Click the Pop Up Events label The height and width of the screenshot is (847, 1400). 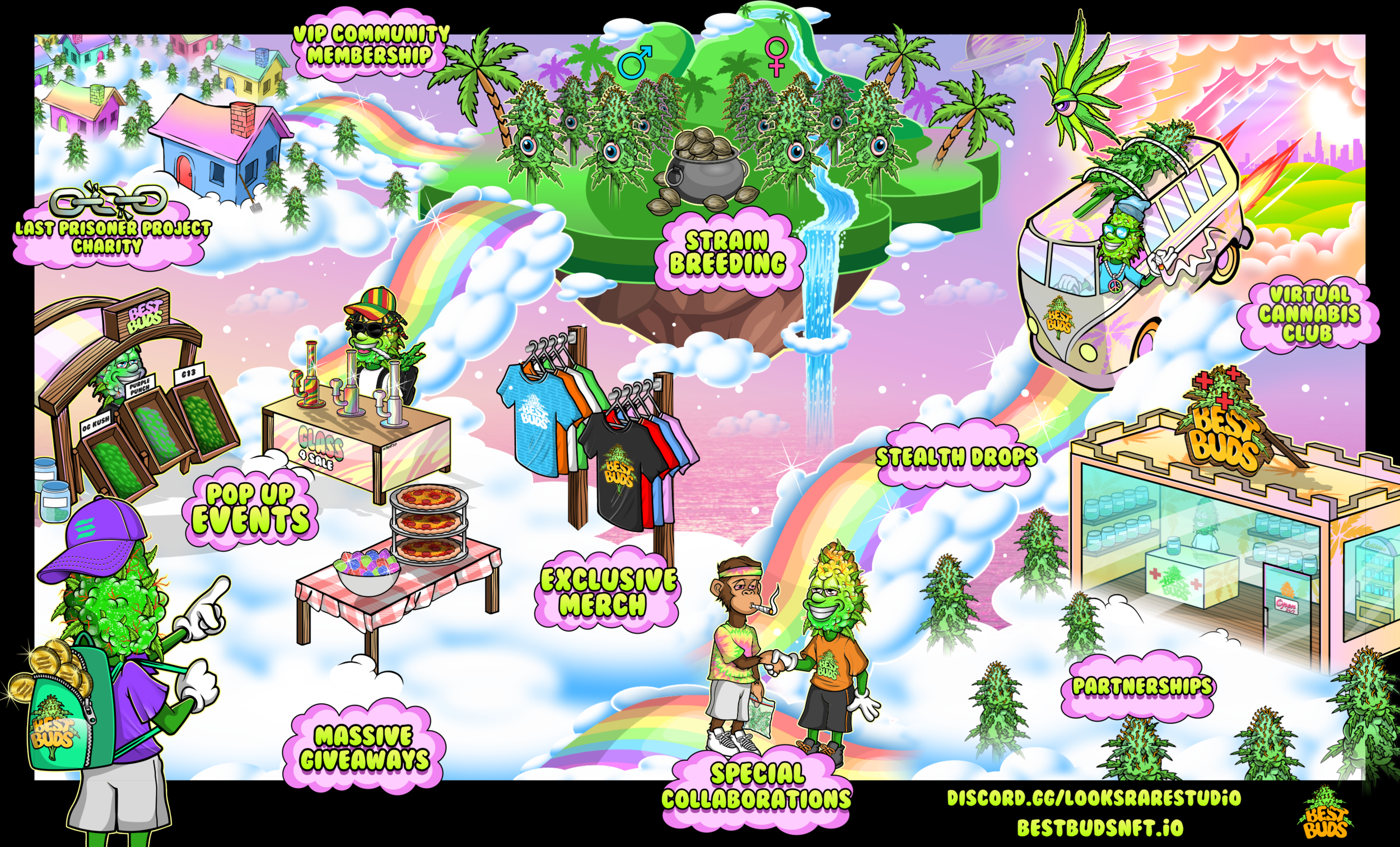(x=250, y=508)
